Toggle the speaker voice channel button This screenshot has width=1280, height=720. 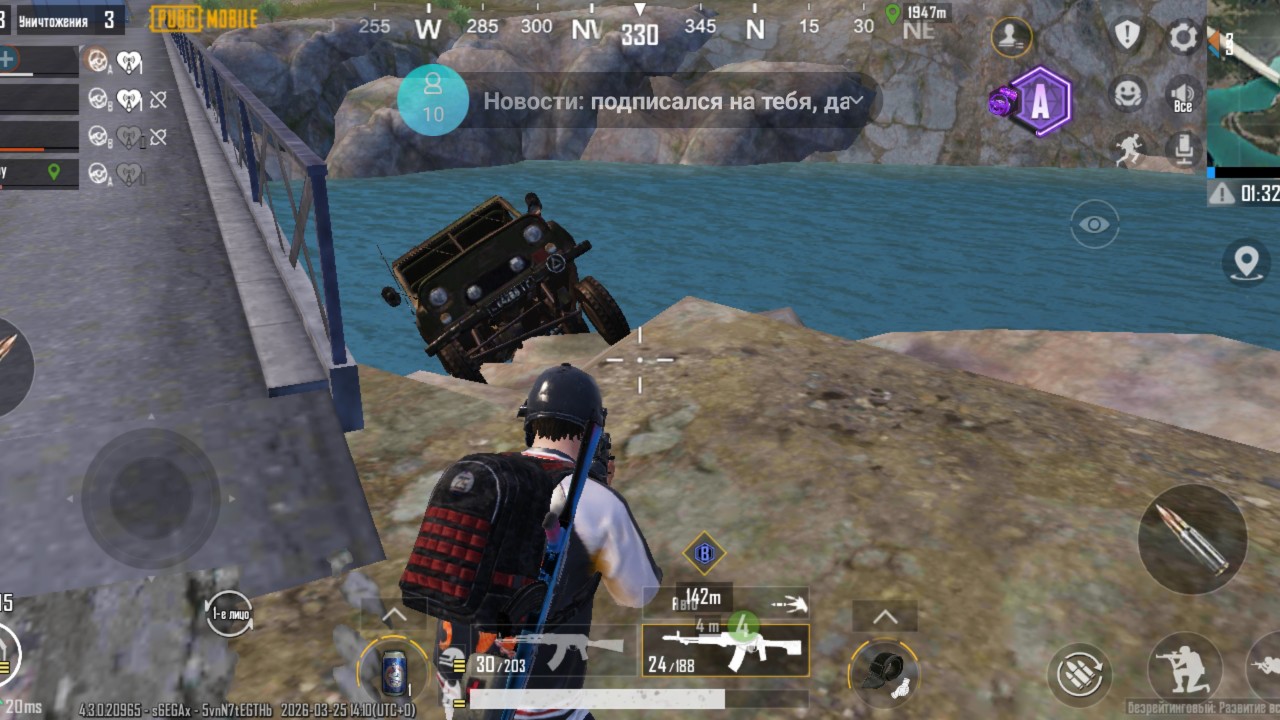point(1184,94)
